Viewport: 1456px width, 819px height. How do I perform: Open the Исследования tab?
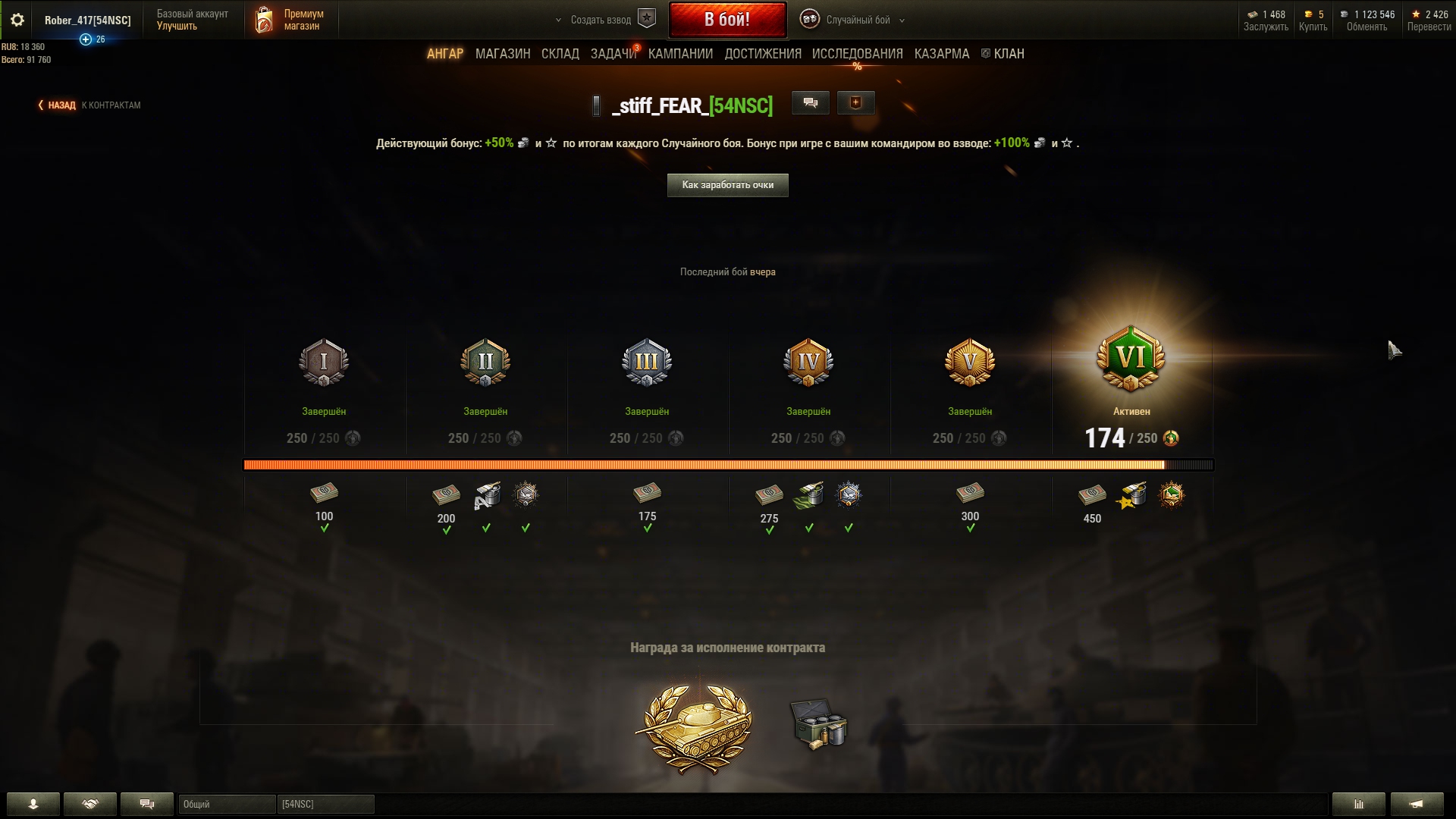coord(857,54)
